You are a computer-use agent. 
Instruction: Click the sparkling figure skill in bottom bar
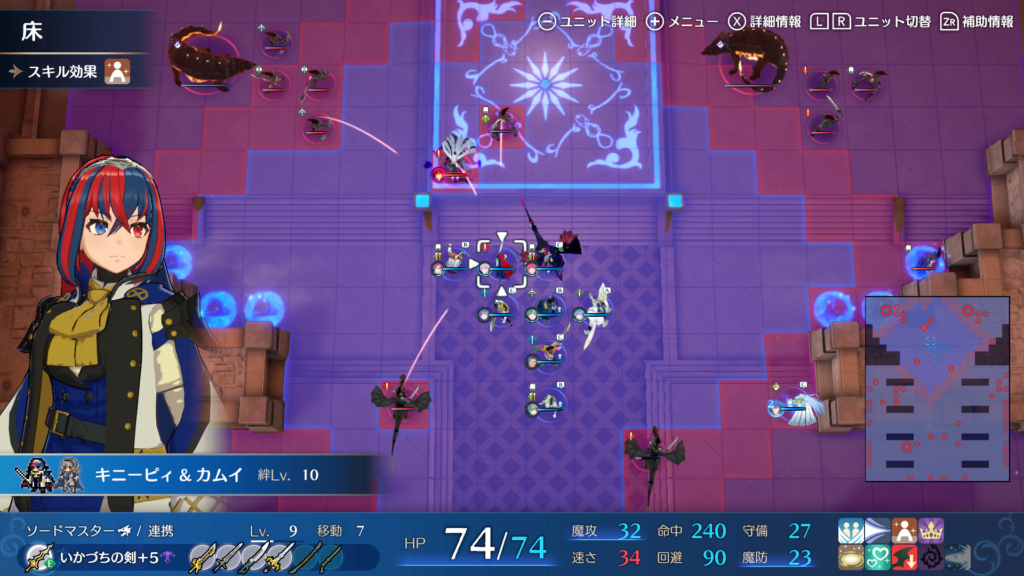tap(904, 530)
